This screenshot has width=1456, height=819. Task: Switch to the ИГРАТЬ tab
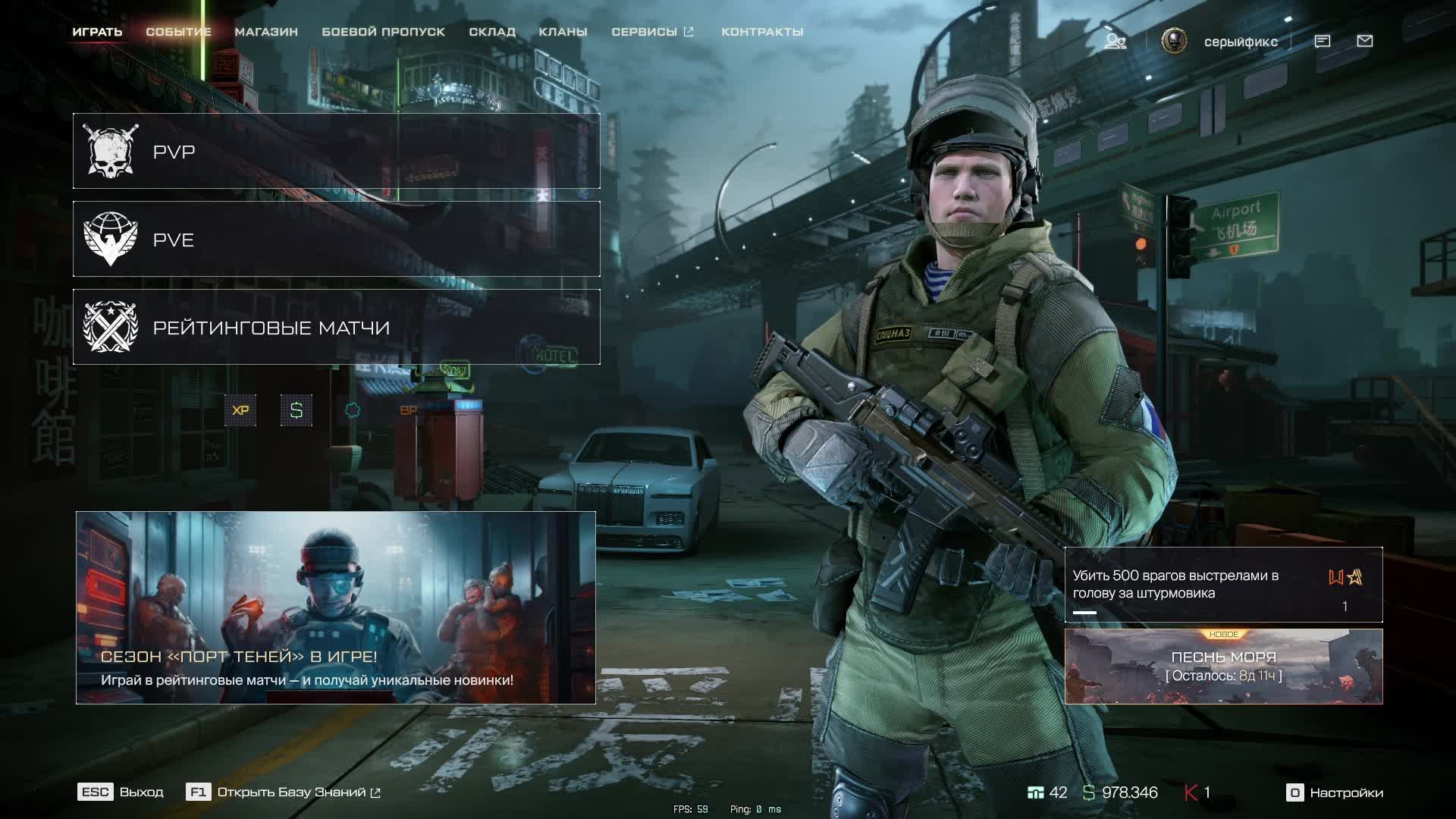pyautogui.click(x=97, y=32)
